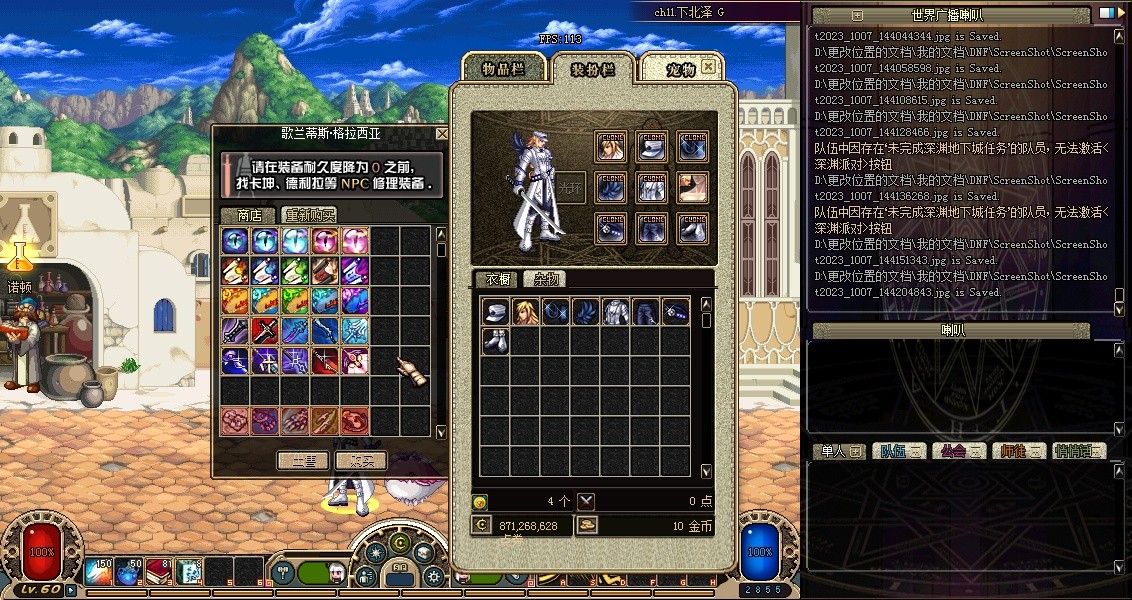The width and height of the screenshot is (1132, 600).
Task: Open the 重新购买 buyback tab
Action: tap(309, 215)
